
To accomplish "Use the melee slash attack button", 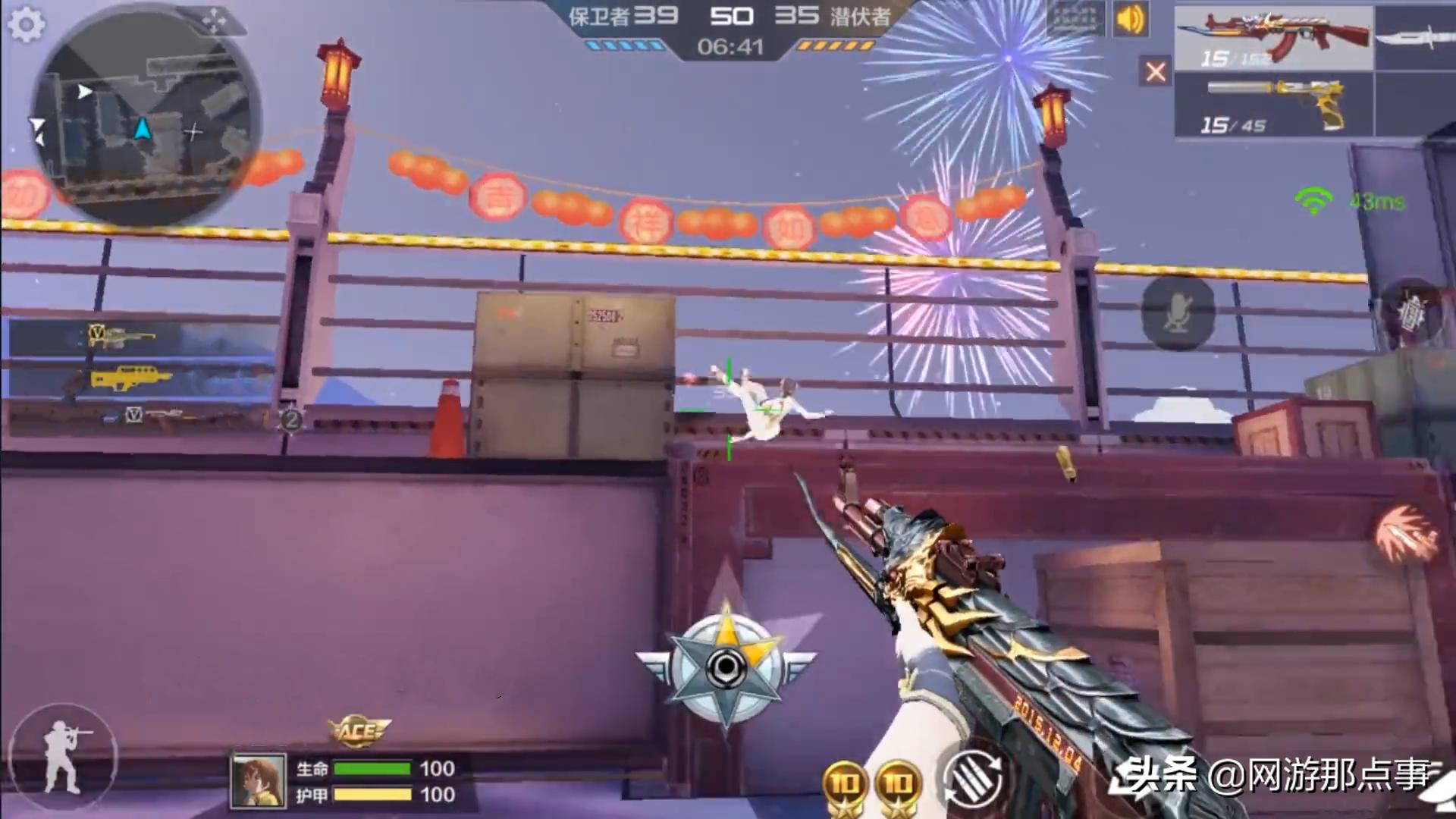I will [1407, 535].
